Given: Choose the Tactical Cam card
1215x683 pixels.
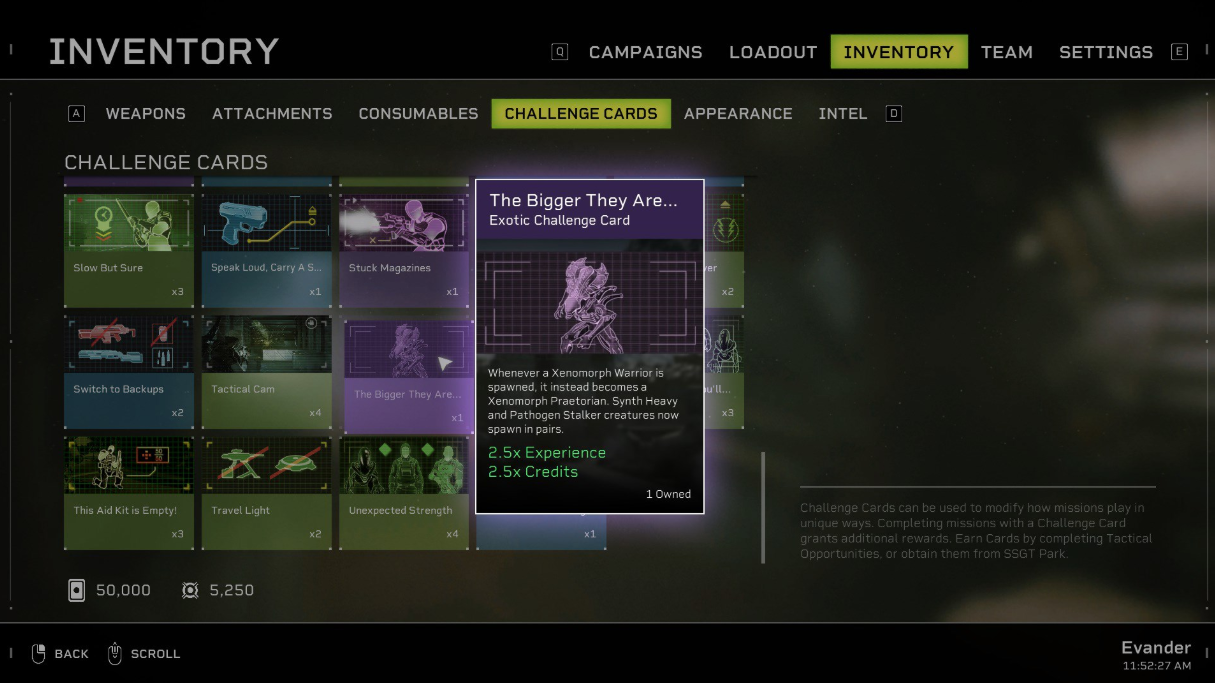Looking at the screenshot, I should point(266,372).
